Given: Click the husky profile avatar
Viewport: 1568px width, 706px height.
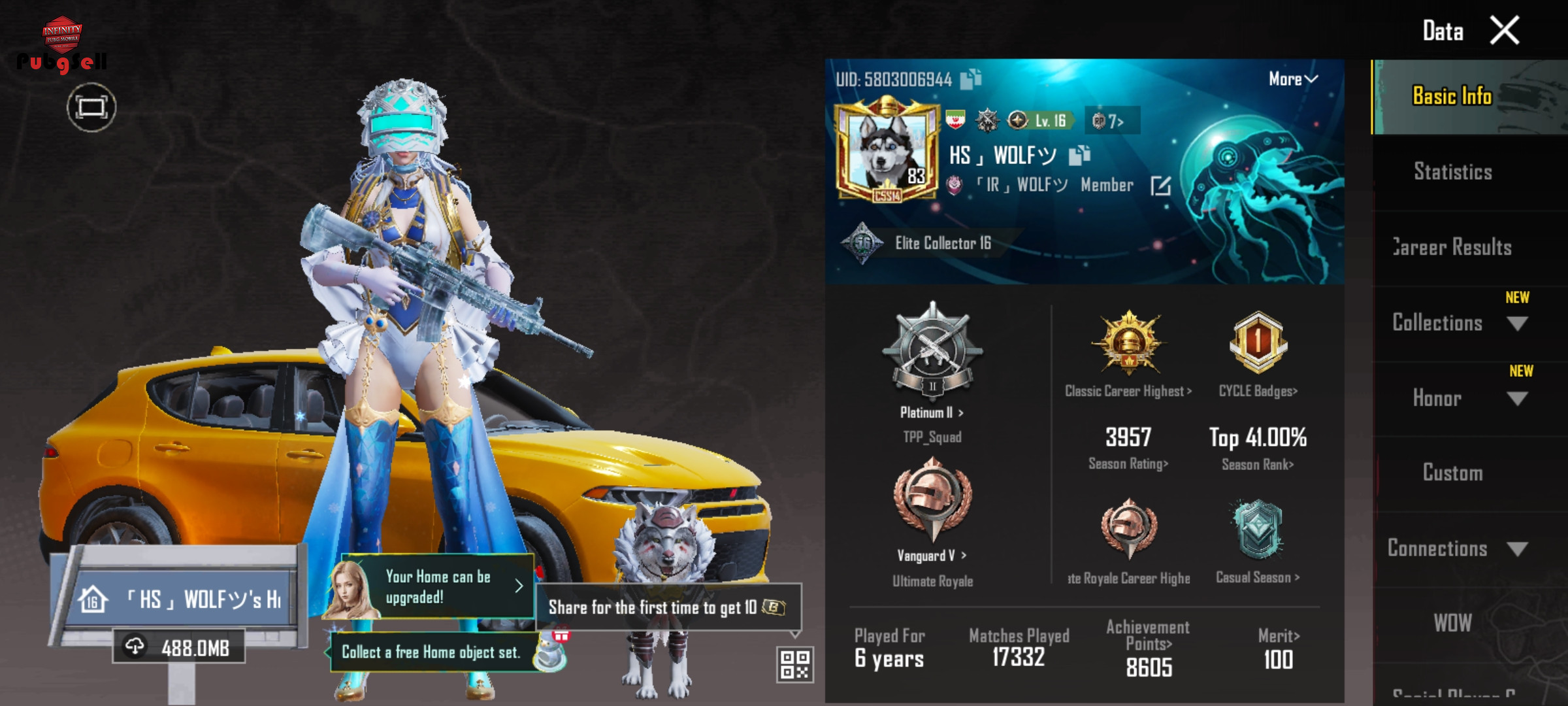Looking at the screenshot, I should [x=887, y=150].
